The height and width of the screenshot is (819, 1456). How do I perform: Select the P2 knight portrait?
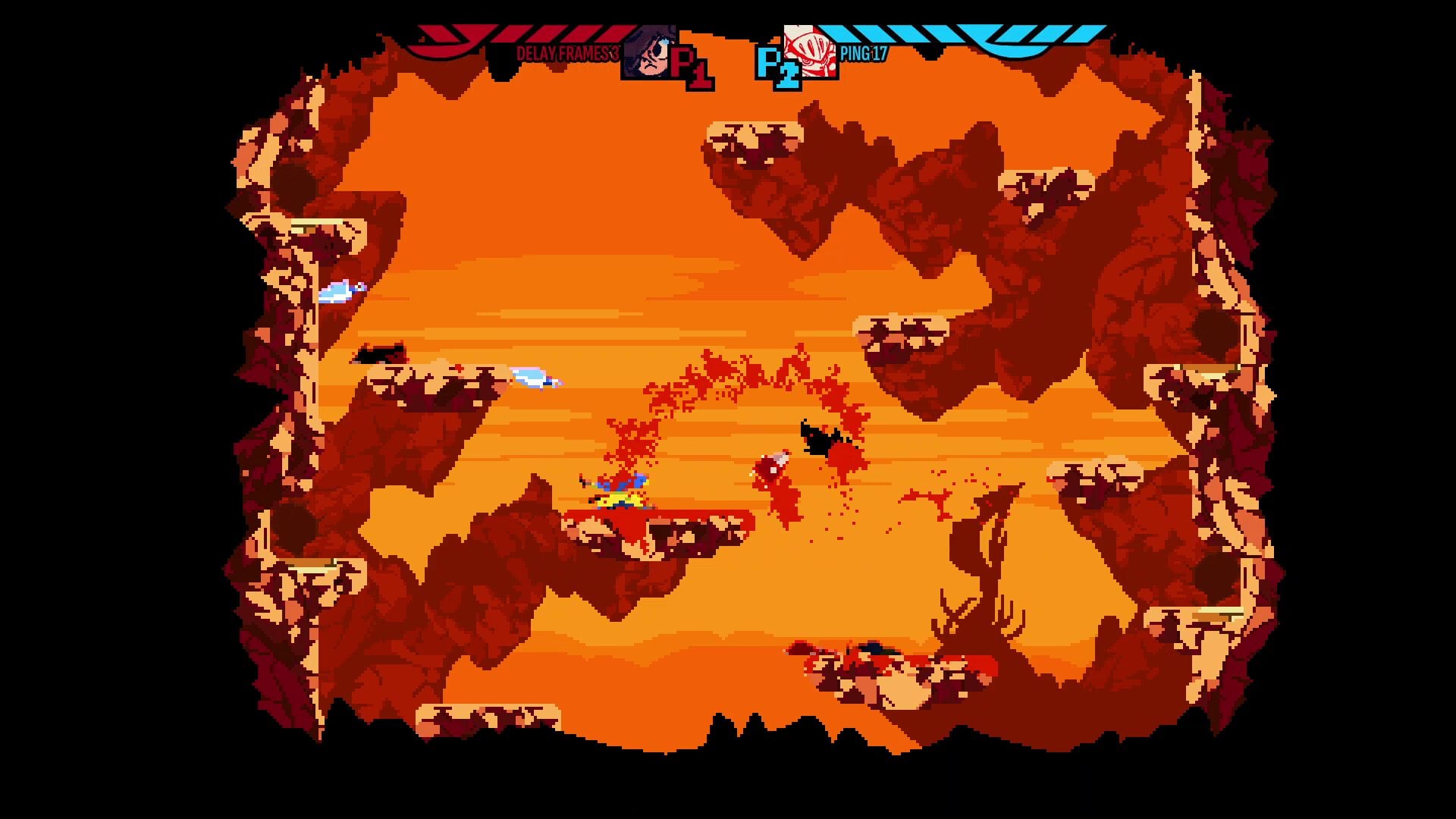click(812, 53)
